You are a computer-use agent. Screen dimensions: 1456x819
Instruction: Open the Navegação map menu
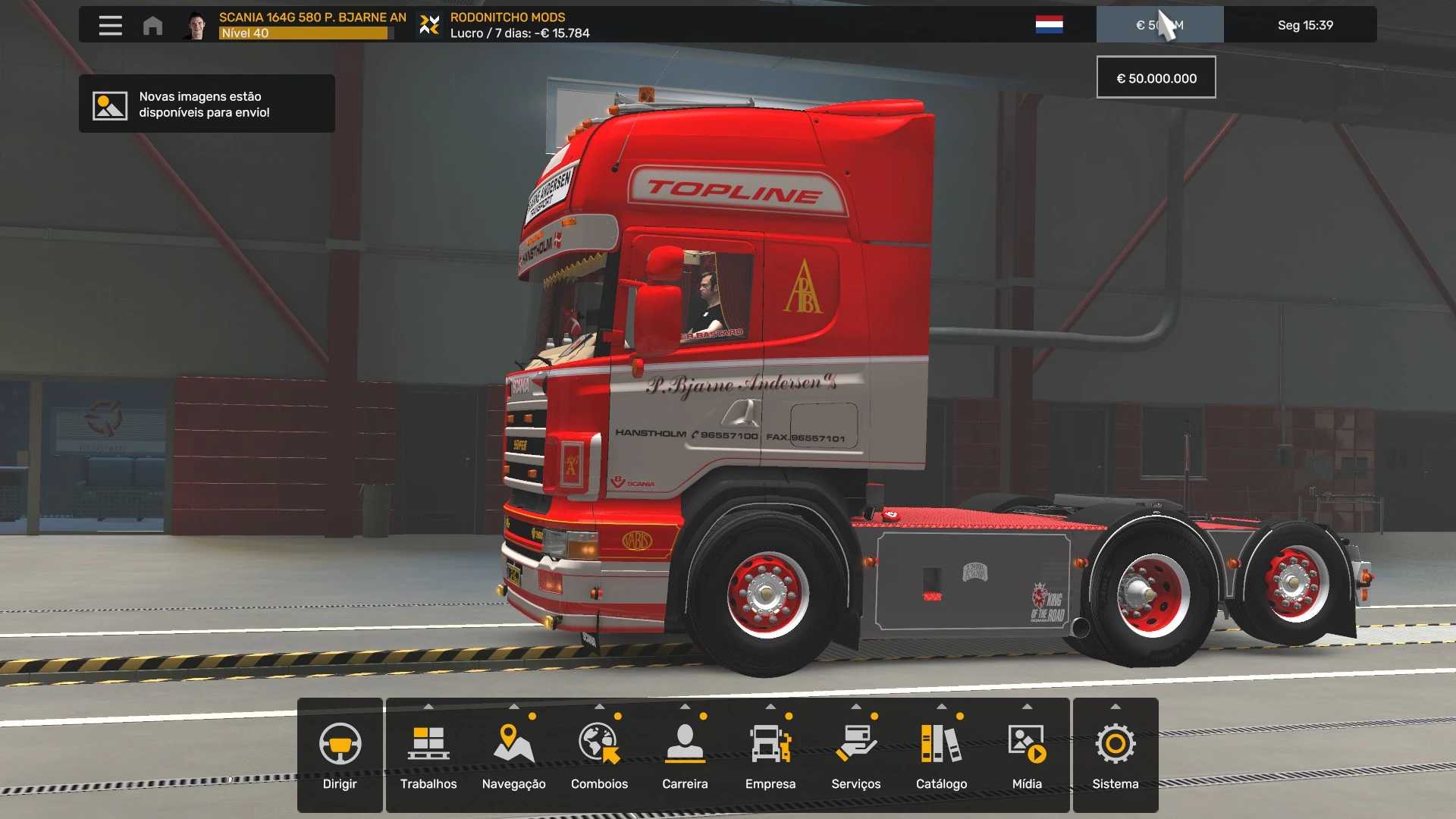513,755
